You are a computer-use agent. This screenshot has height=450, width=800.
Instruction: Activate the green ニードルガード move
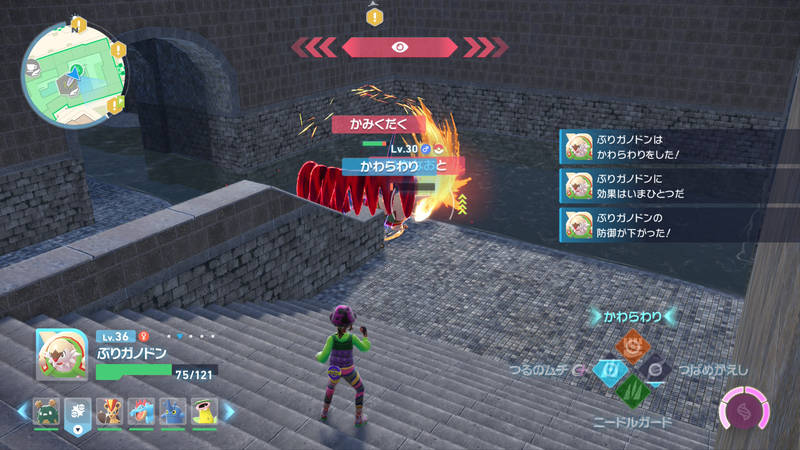tap(632, 394)
